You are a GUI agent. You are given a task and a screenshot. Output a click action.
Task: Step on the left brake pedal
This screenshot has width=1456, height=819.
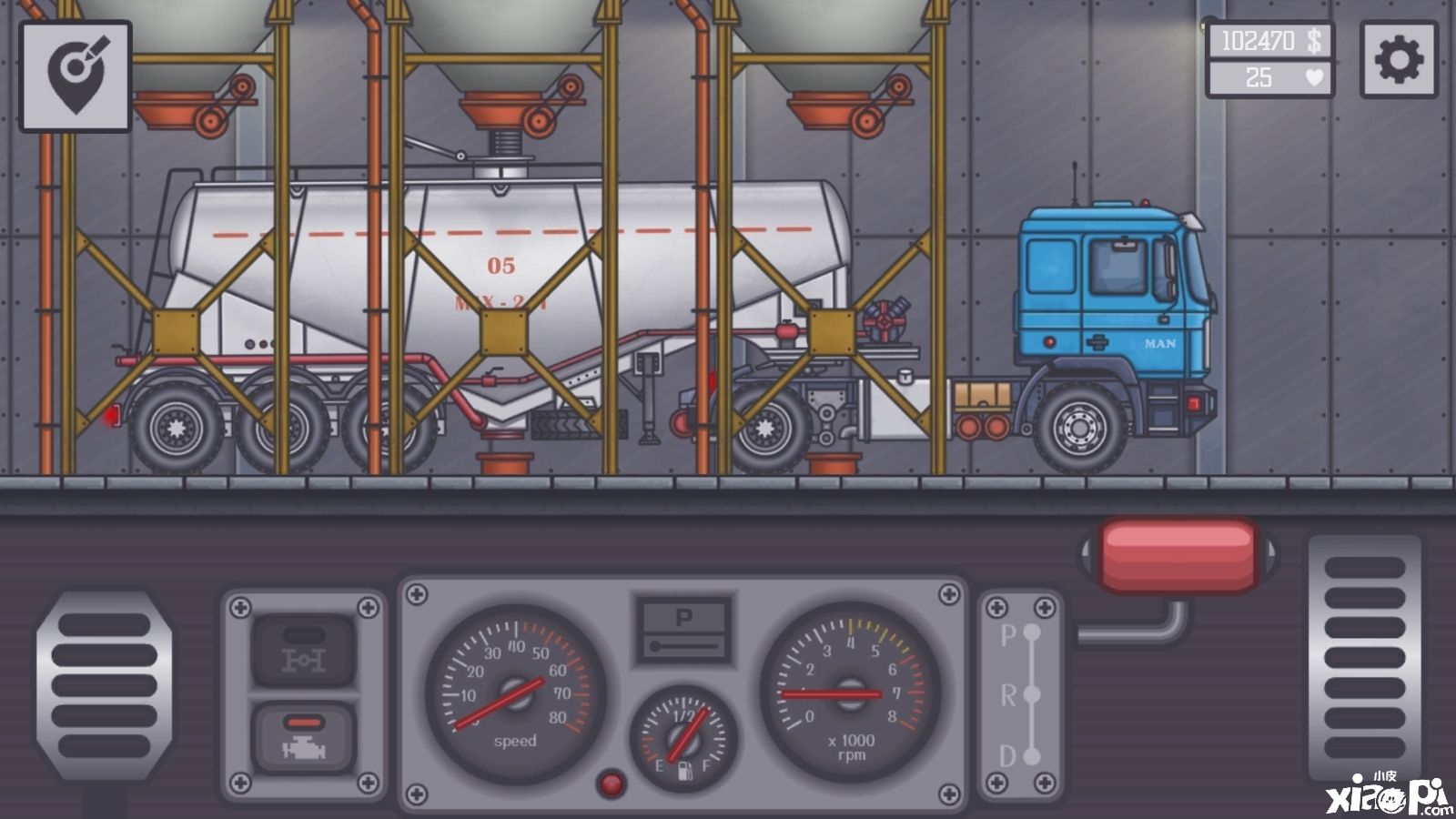[102, 686]
